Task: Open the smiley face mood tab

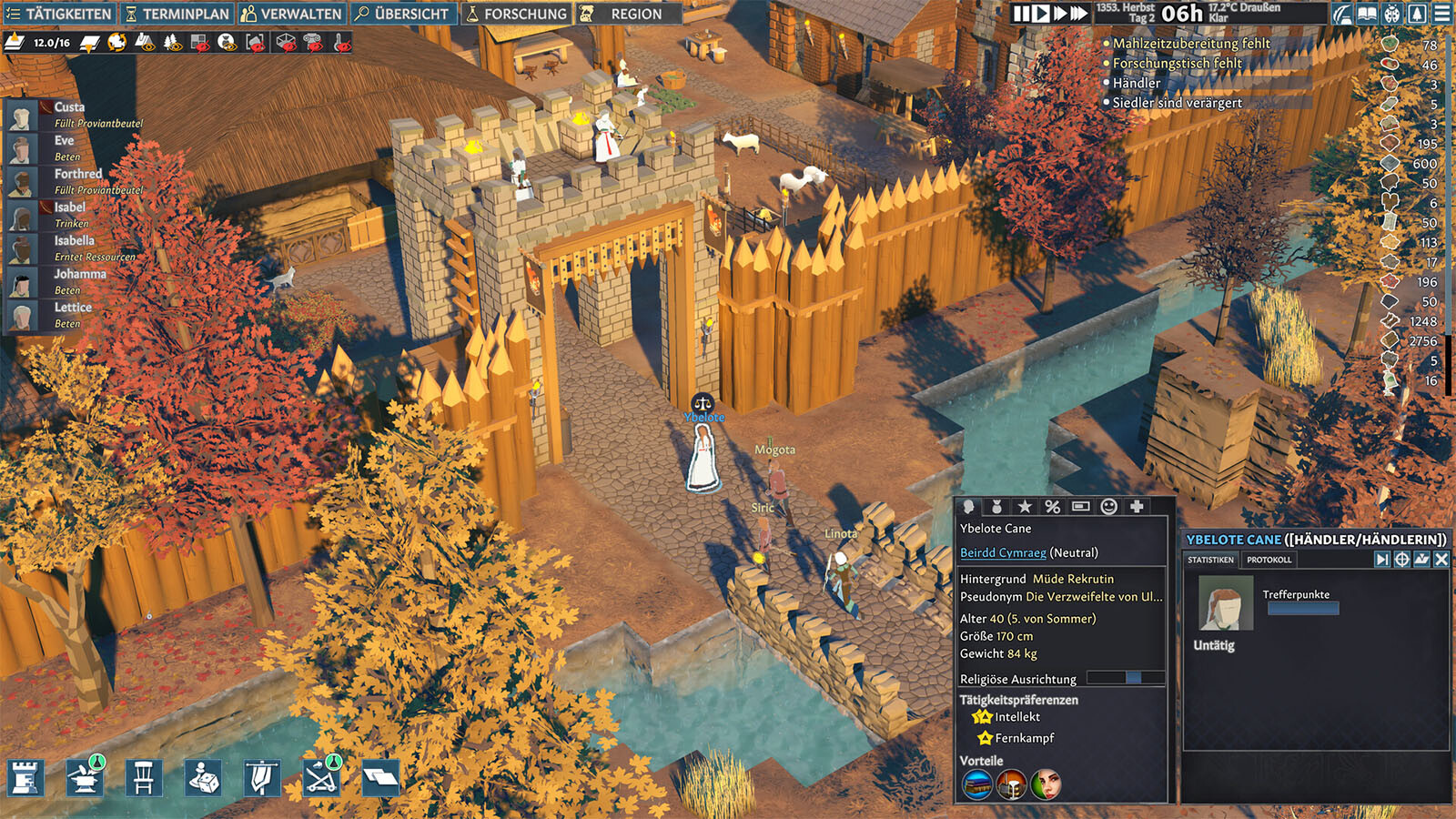Action: coord(1108,507)
